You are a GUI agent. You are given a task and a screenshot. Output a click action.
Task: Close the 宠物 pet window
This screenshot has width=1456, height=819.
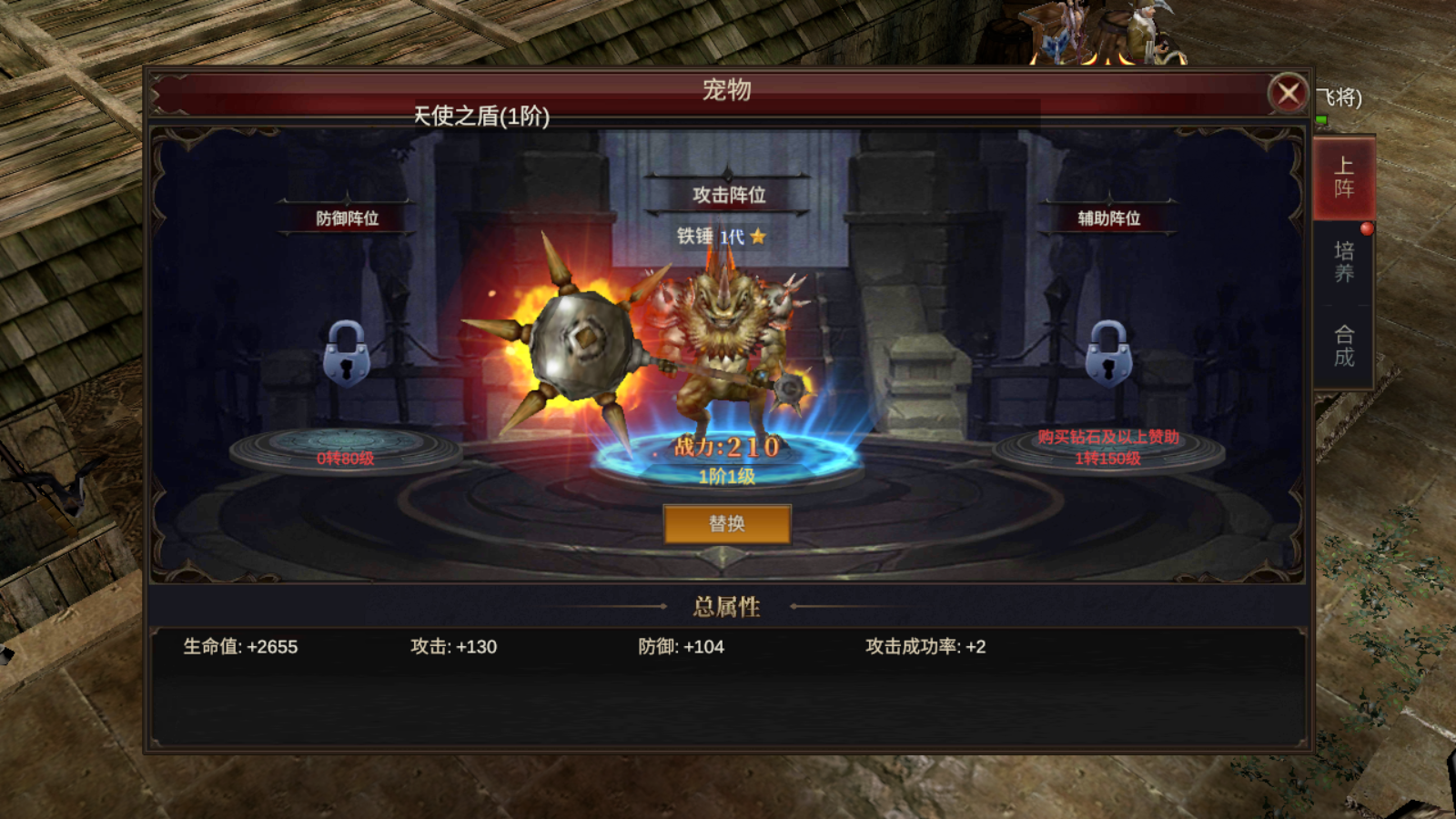point(1288,93)
